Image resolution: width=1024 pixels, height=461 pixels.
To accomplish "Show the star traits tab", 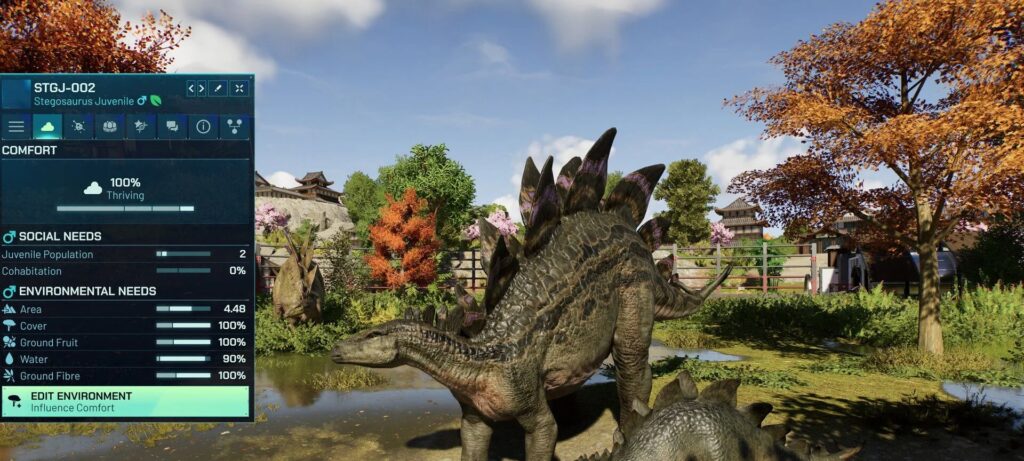I will pyautogui.click(x=140, y=127).
